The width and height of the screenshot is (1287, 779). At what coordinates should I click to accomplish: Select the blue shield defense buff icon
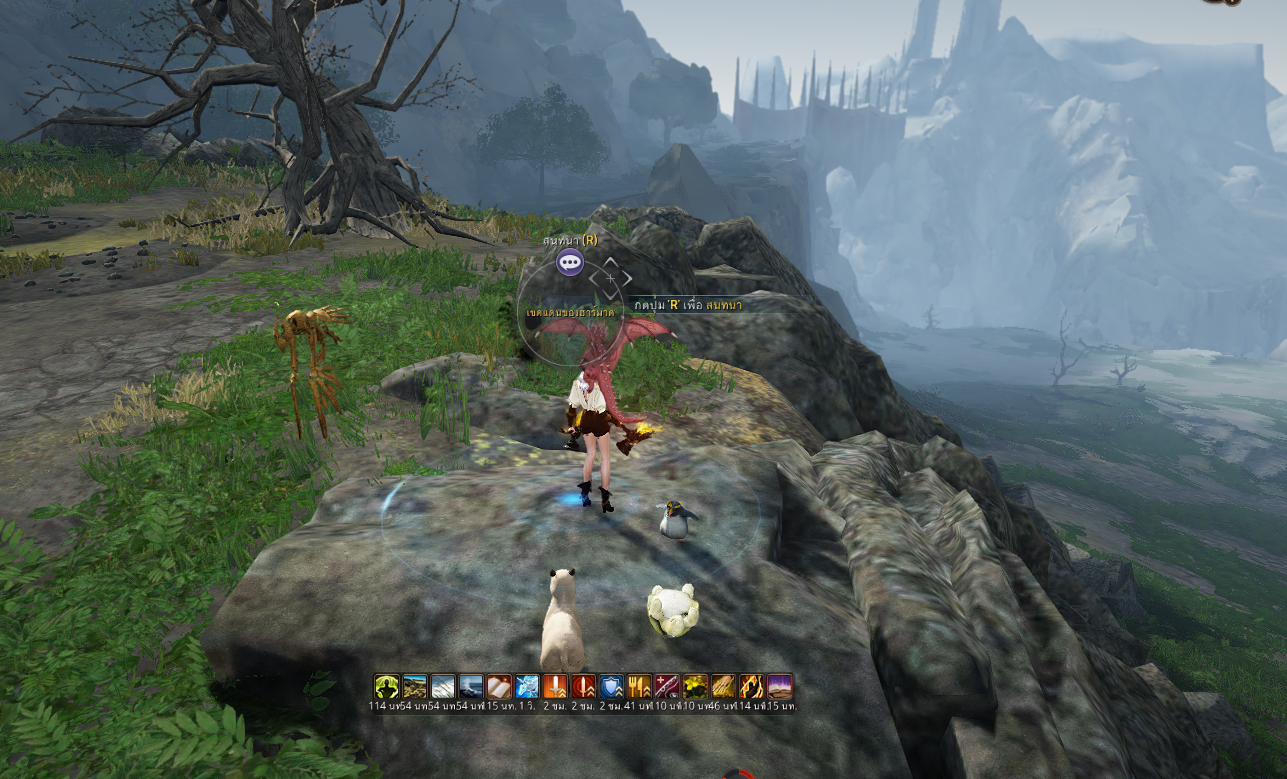pos(611,686)
